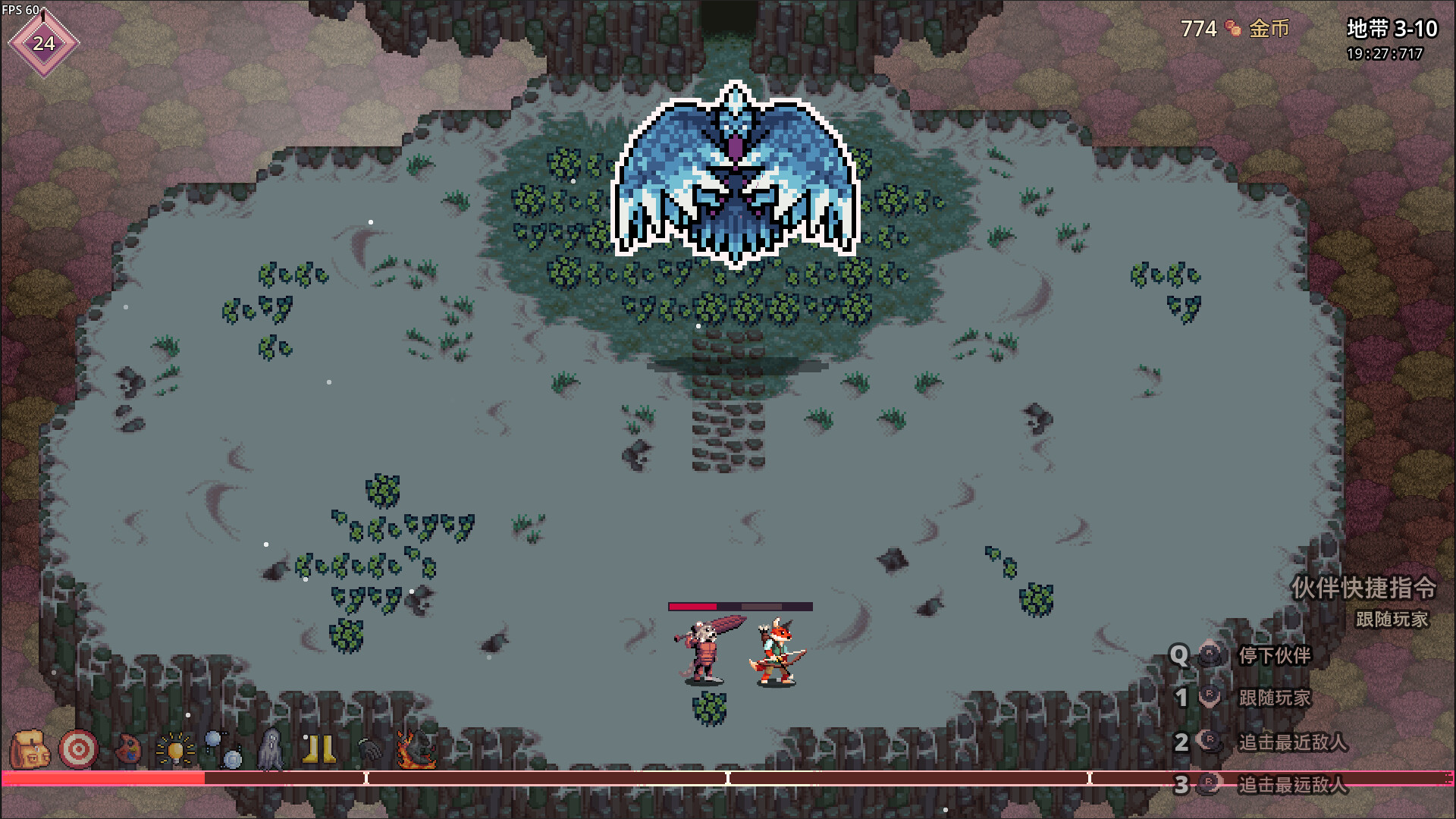The width and height of the screenshot is (1456, 819).
Task: Select the red bullseye target item
Action: pos(78,749)
